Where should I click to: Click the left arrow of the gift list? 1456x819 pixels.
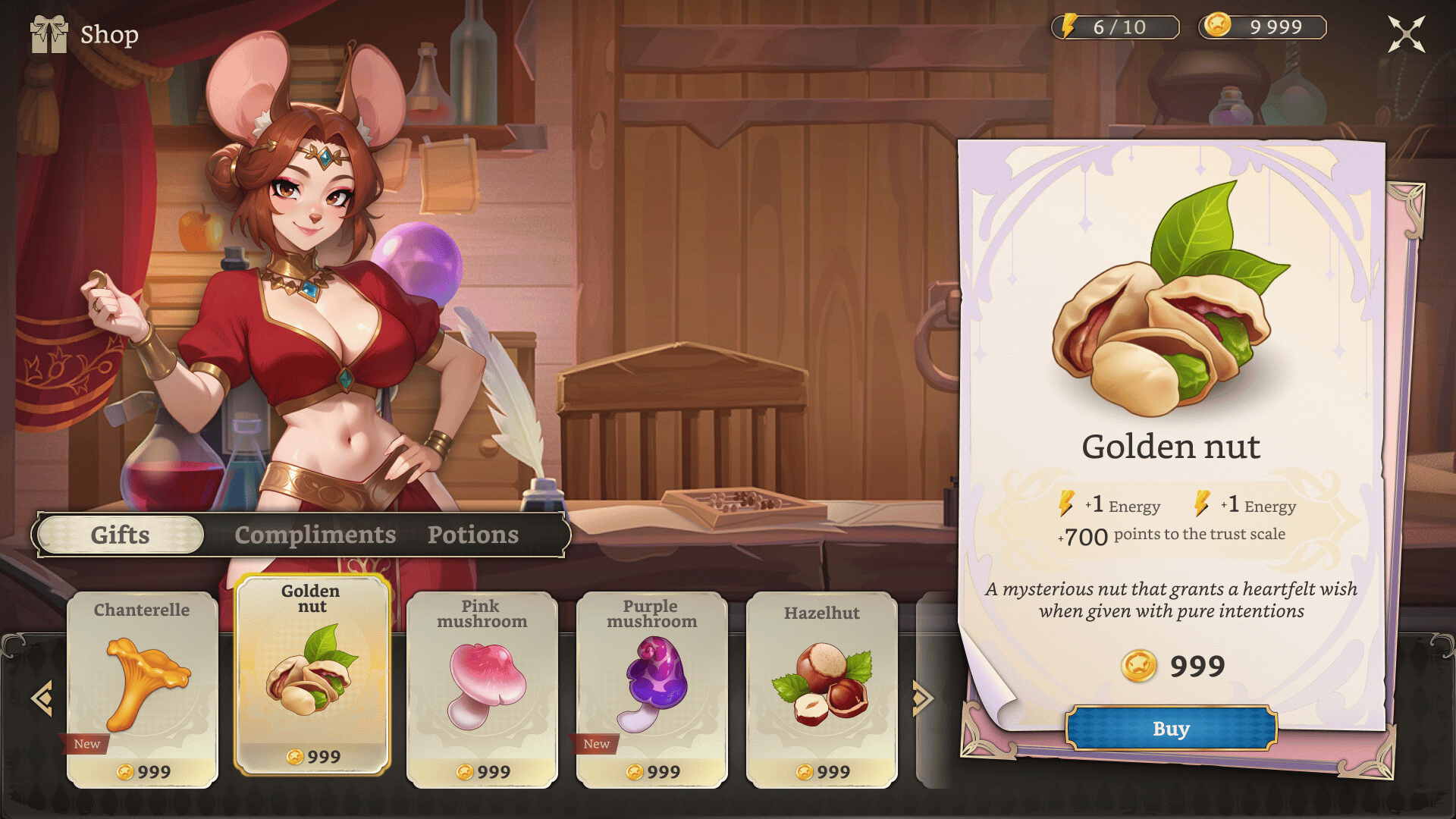coord(42,698)
